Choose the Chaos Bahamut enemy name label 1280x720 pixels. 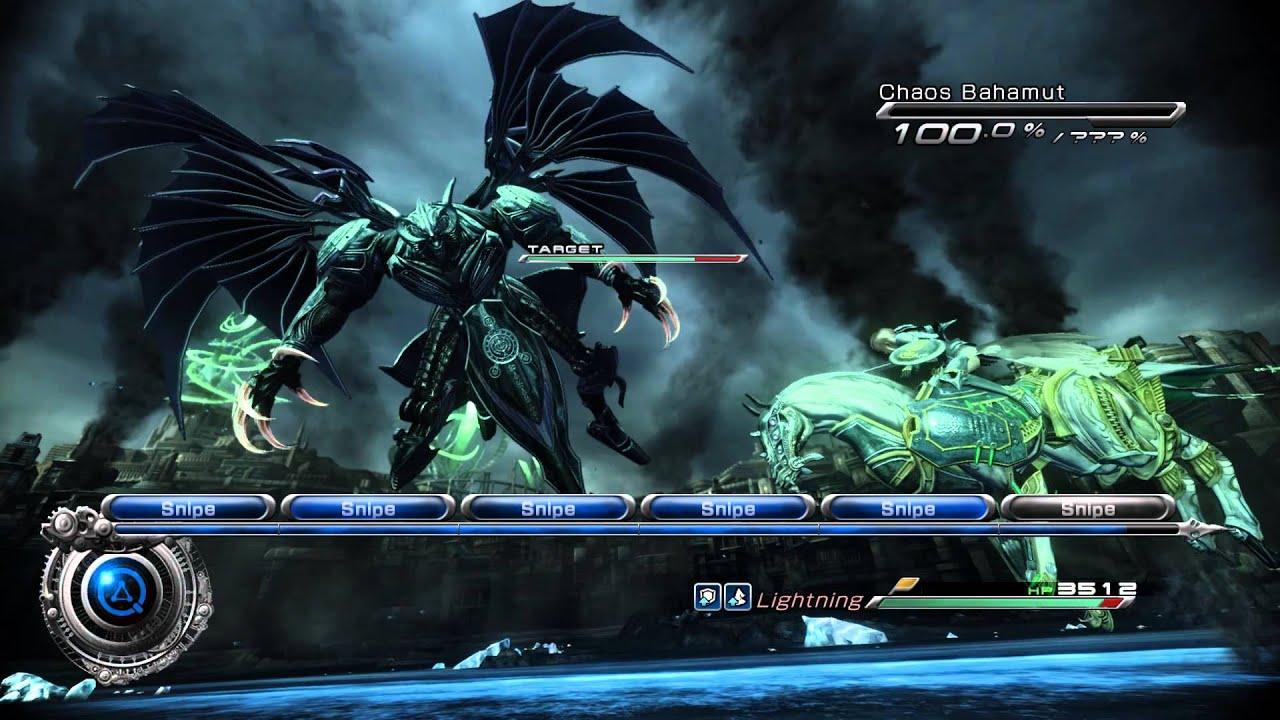tap(971, 92)
